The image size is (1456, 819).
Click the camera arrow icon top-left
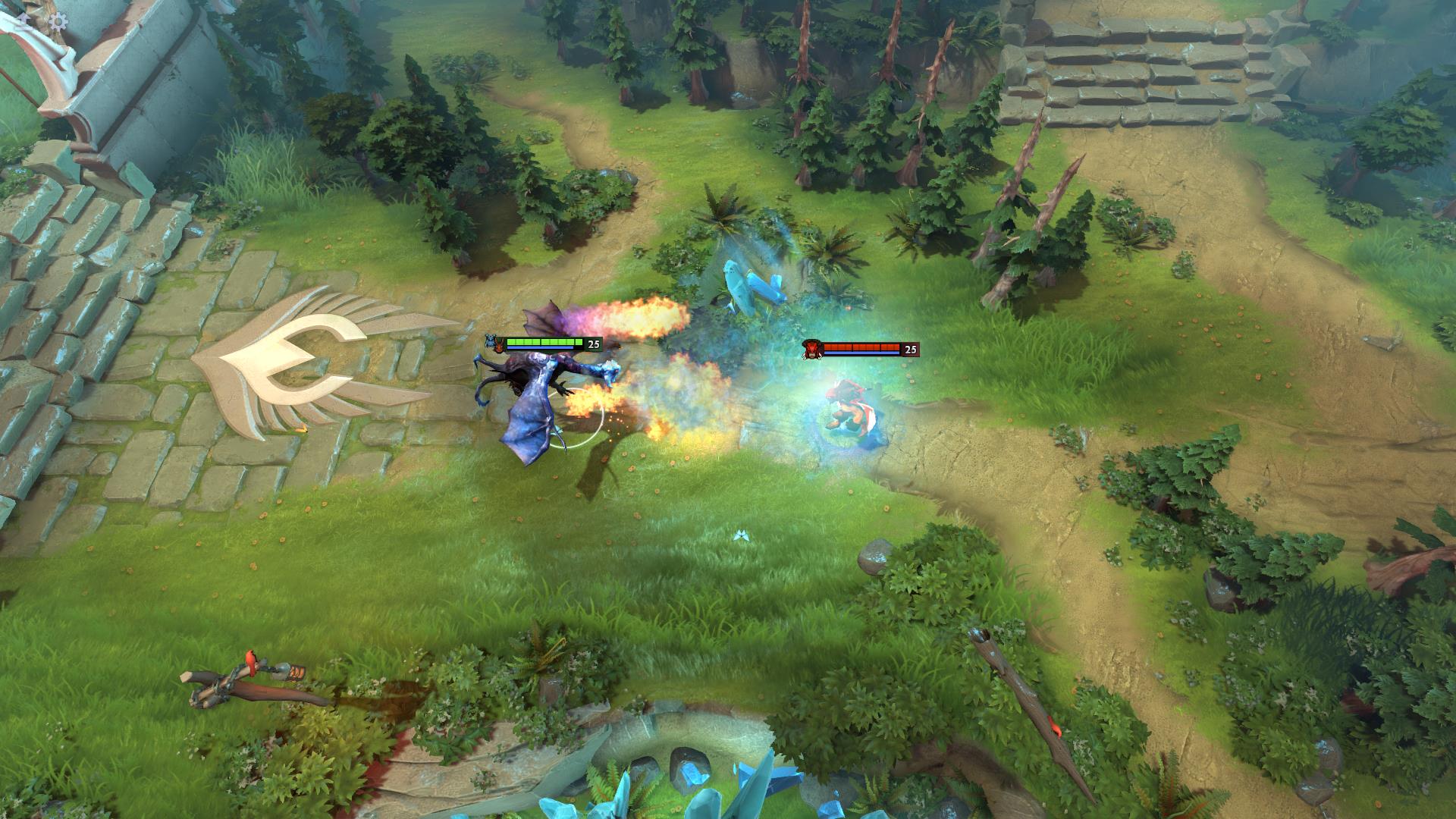coord(24,20)
